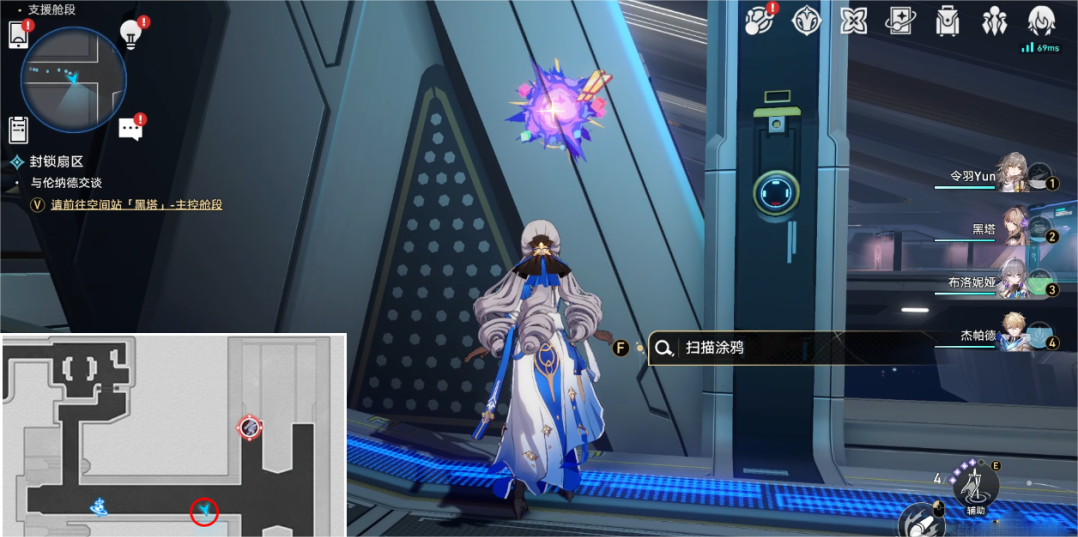Open the area map with red markers
The image size is (1078, 537).
coord(173,435)
